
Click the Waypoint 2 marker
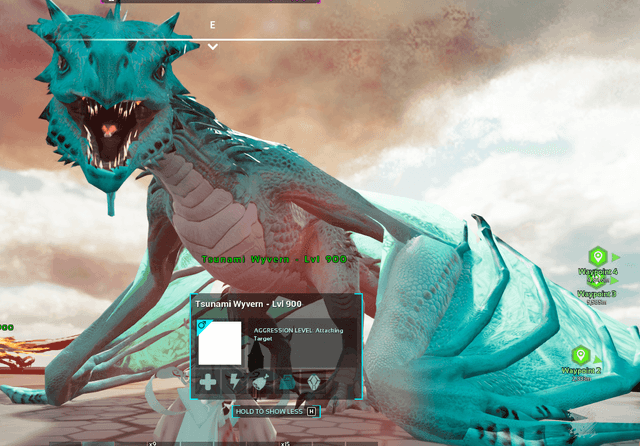tap(580, 356)
